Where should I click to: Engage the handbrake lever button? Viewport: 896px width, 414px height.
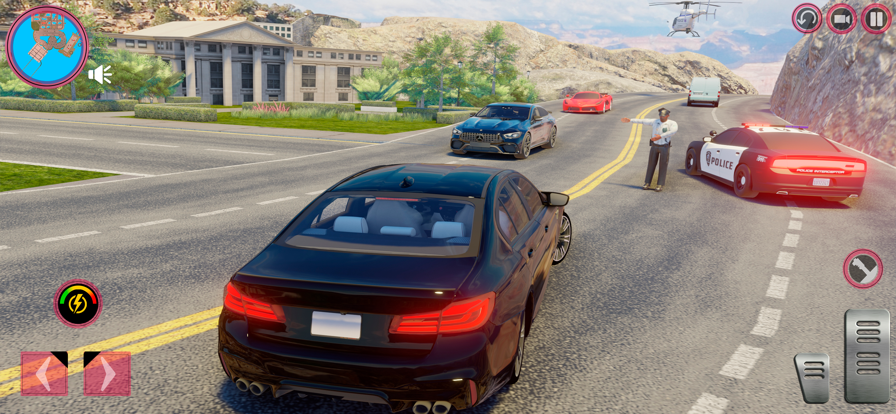point(862,268)
